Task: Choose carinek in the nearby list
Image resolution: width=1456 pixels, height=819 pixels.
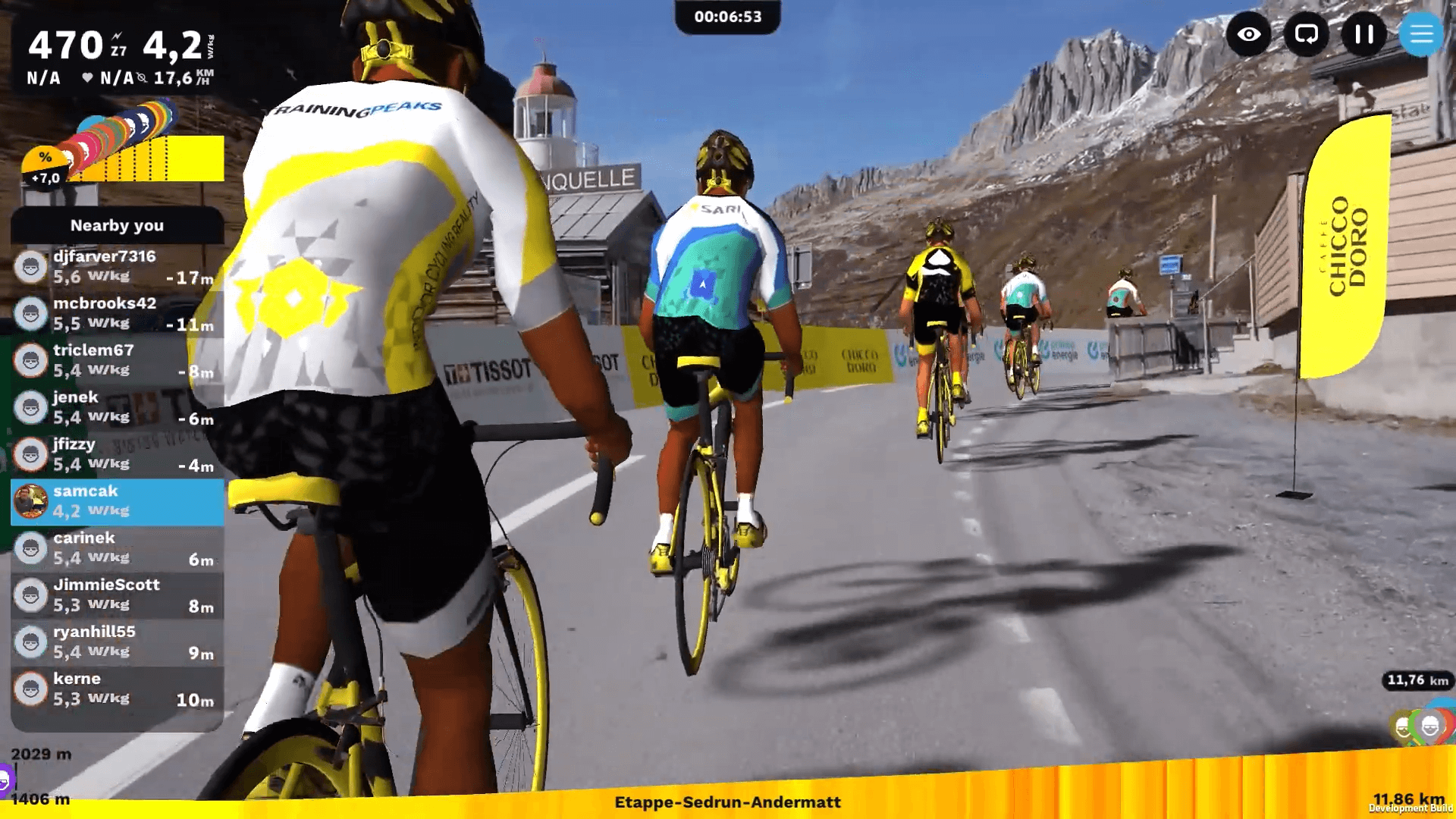Action: pos(118,549)
